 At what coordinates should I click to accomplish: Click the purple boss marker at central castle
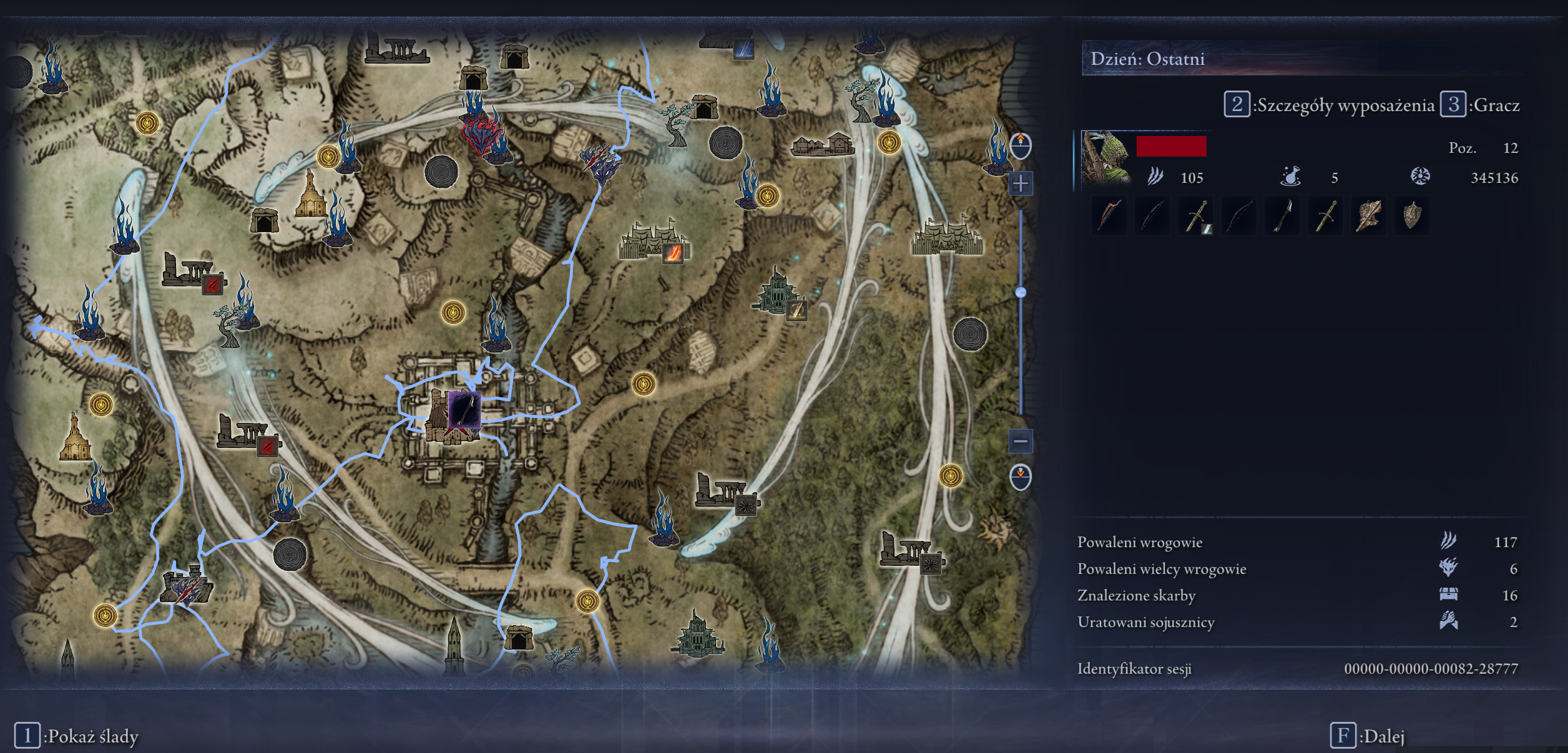464,411
